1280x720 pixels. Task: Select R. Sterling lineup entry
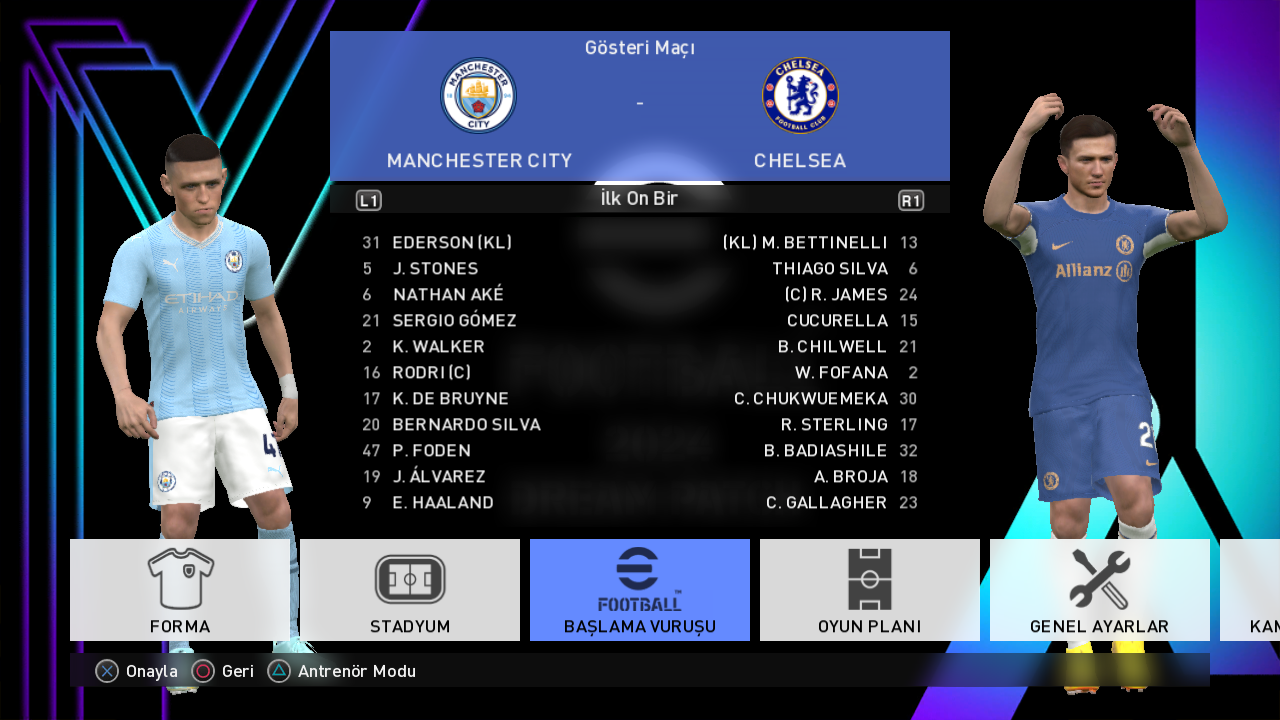[834, 425]
